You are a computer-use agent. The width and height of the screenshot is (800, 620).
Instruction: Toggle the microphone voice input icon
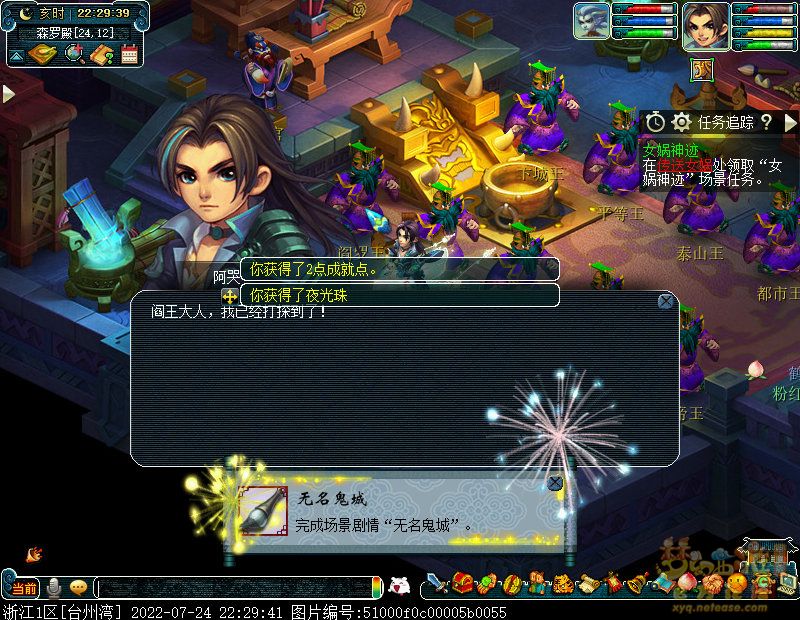pyautogui.click(x=54, y=588)
